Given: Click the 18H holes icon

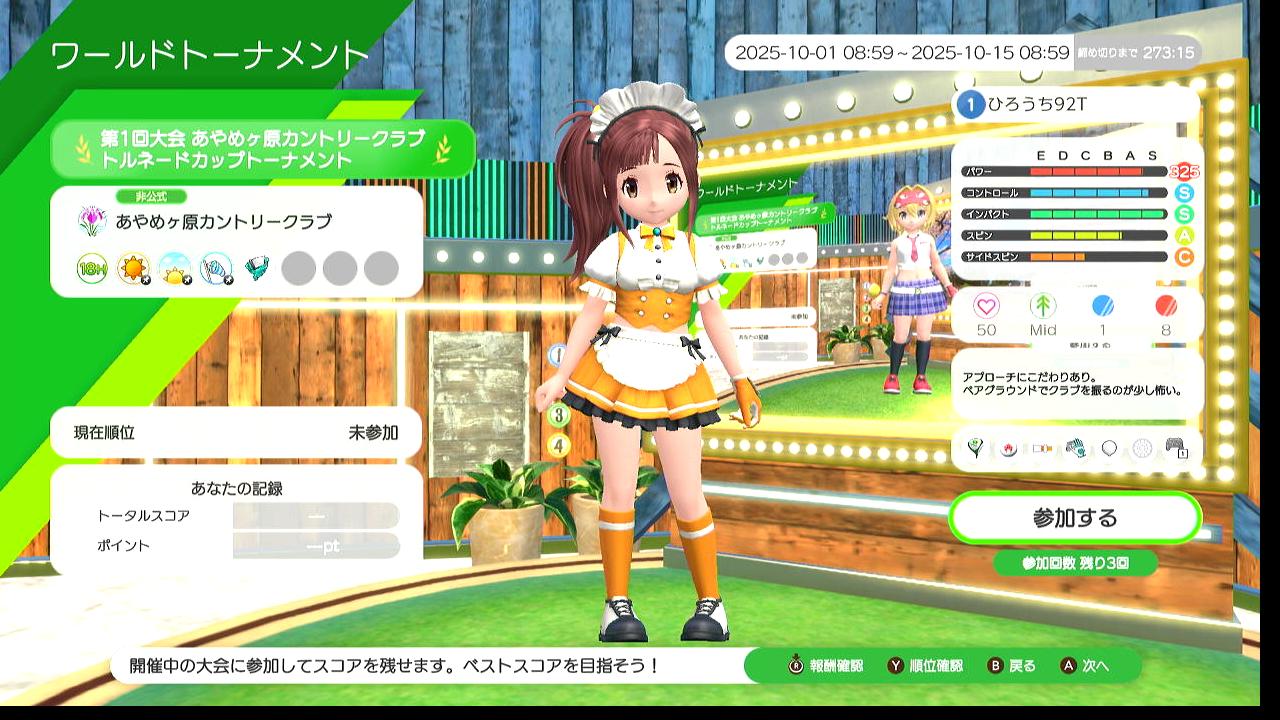Looking at the screenshot, I should pos(92,268).
